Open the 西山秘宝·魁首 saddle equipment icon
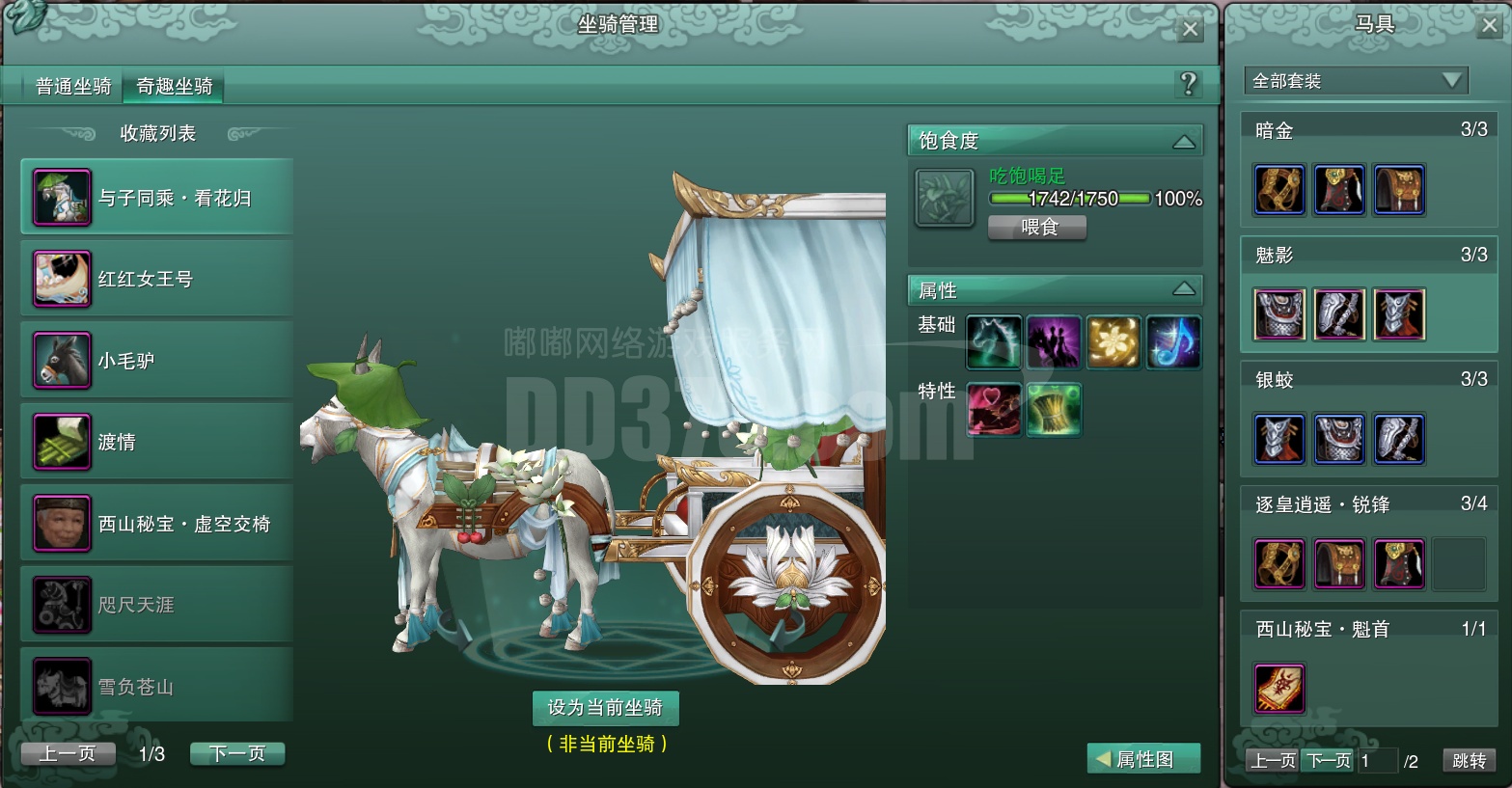The width and height of the screenshot is (1512, 788). pos(1279,689)
